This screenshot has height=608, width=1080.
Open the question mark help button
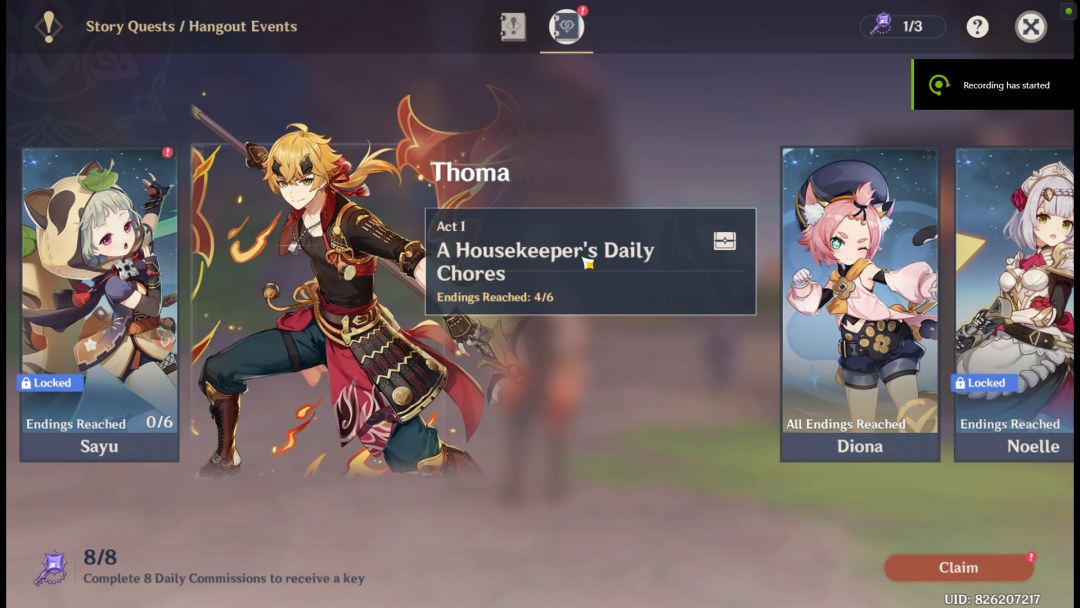click(977, 27)
